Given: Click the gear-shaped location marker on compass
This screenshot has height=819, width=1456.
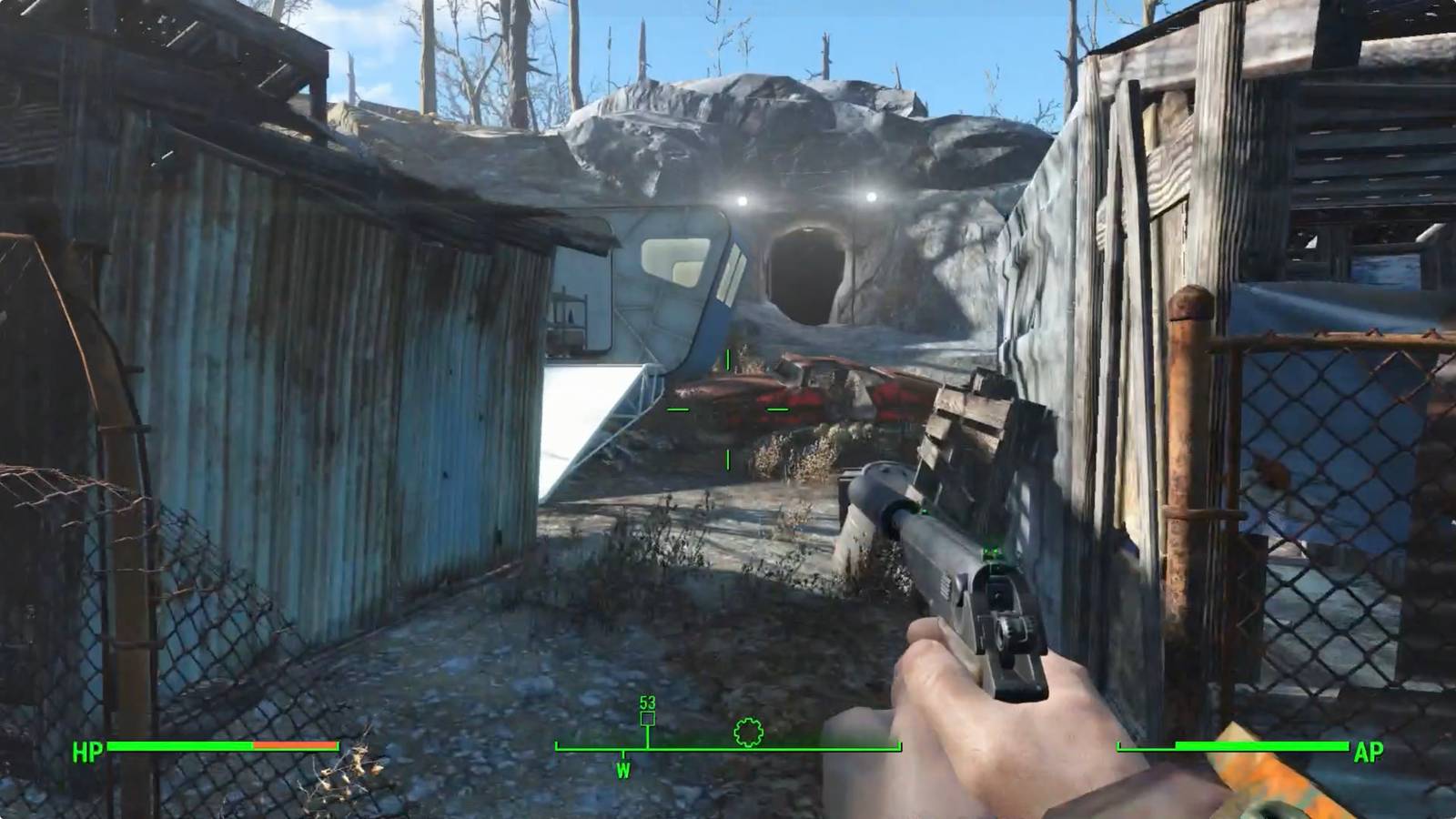Looking at the screenshot, I should click(748, 732).
